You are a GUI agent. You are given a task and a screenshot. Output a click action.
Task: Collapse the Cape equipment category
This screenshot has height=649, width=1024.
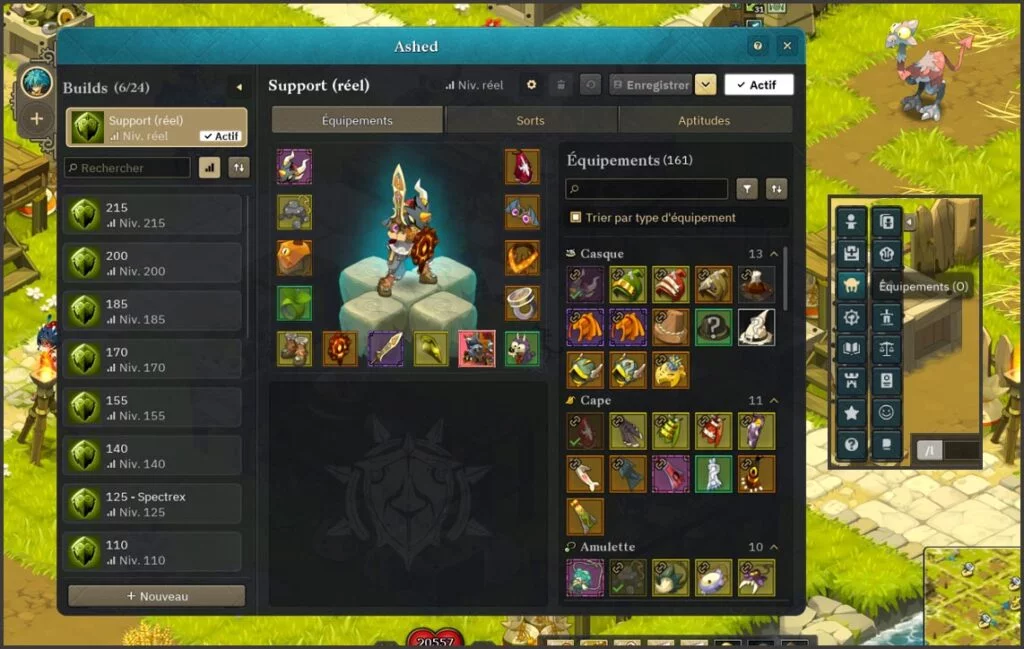pos(774,401)
